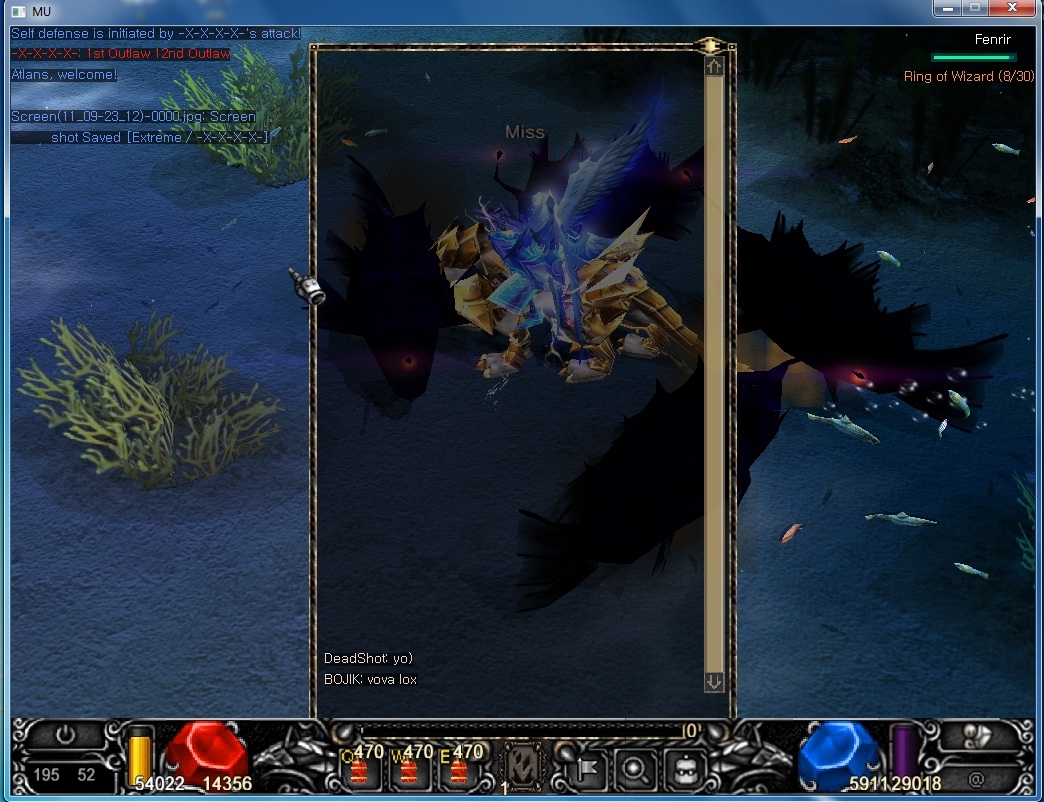
Task: Select the active skill icon
Action: tap(522, 768)
